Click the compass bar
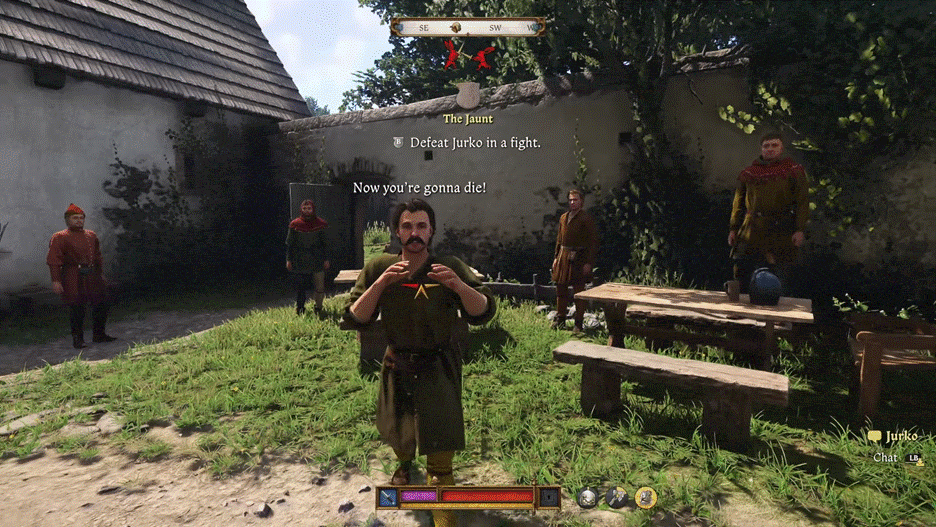Screen dimensions: 936x527 click(468, 27)
